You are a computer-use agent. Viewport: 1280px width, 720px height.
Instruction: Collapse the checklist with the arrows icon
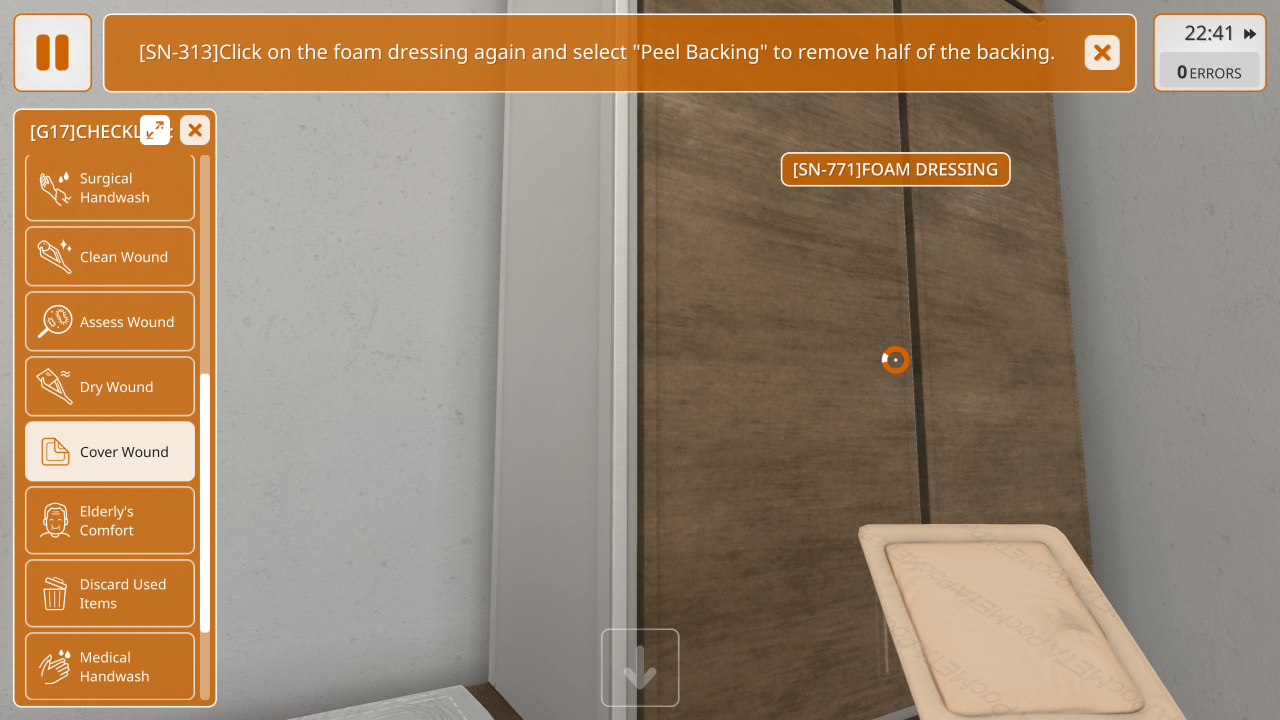pos(155,130)
